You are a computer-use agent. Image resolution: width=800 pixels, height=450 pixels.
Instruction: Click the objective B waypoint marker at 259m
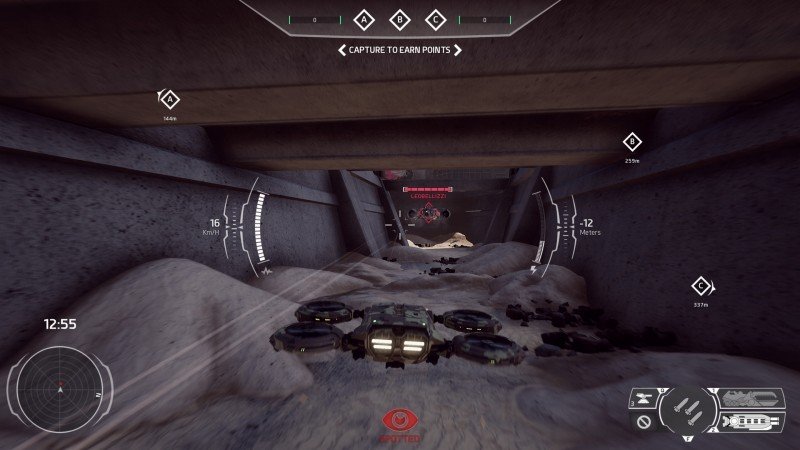point(631,142)
